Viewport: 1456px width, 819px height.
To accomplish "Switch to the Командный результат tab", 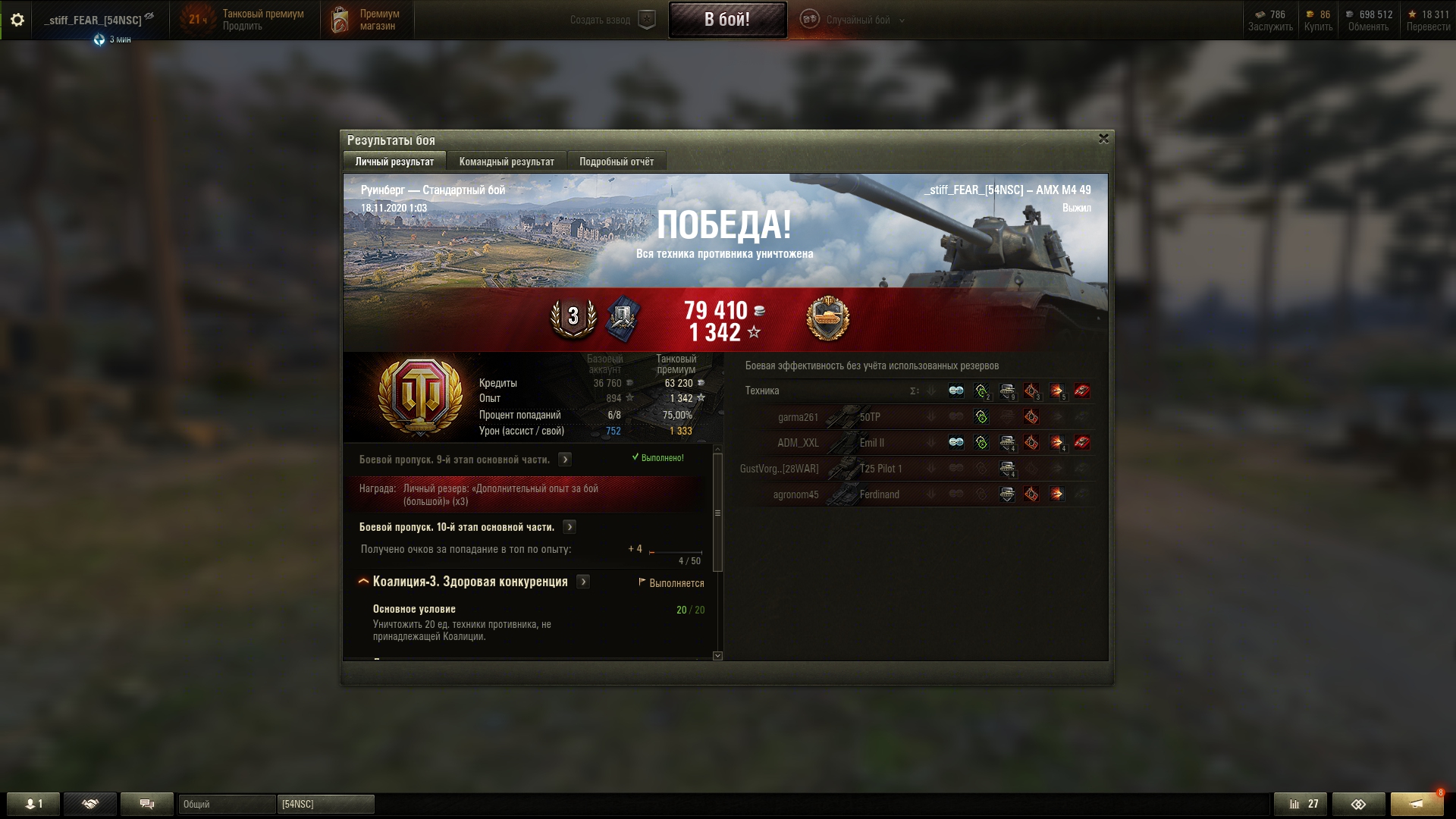I will point(507,162).
